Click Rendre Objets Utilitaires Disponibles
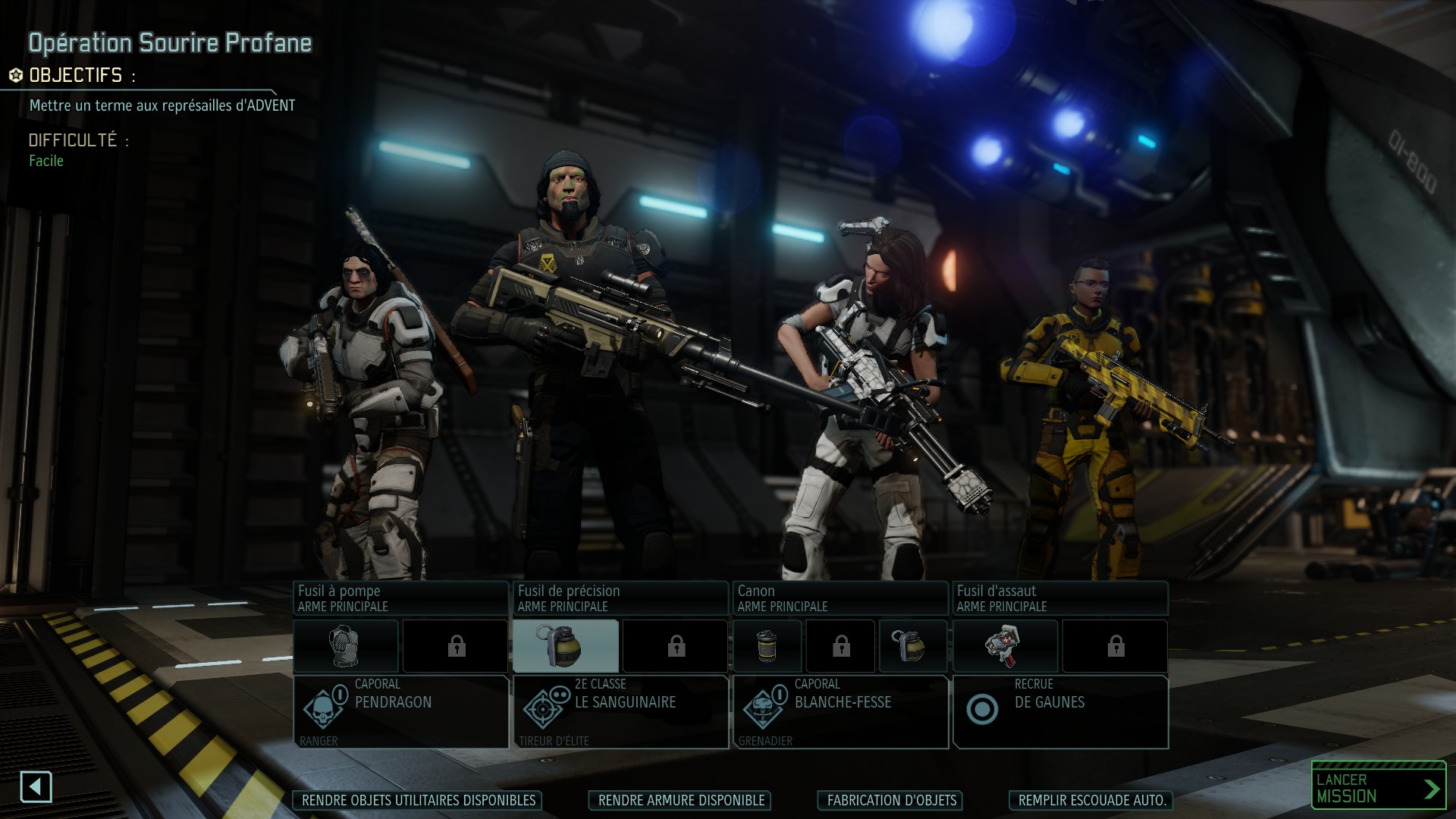 [x=418, y=800]
